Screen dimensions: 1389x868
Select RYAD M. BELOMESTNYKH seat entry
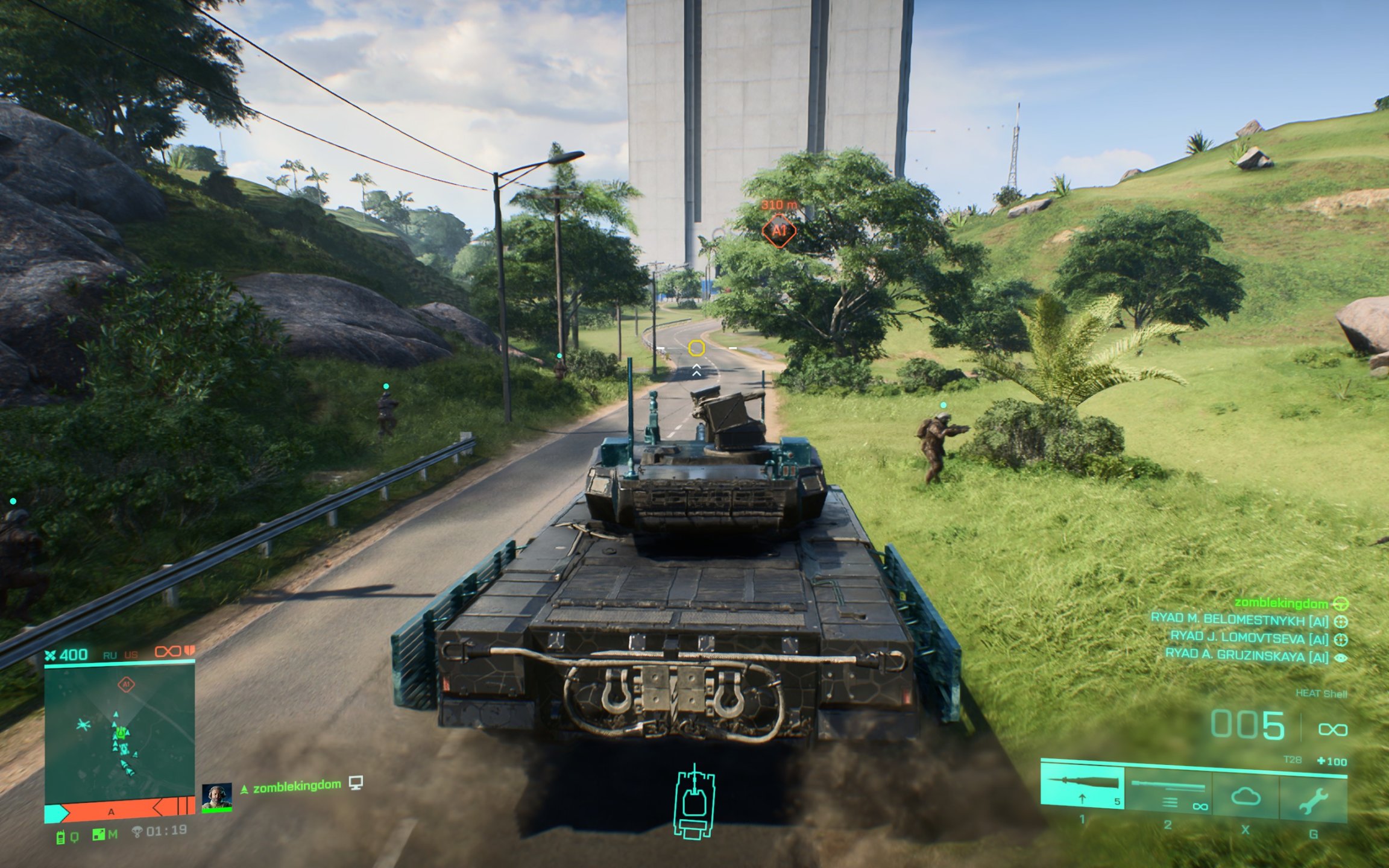pyautogui.click(x=1239, y=620)
